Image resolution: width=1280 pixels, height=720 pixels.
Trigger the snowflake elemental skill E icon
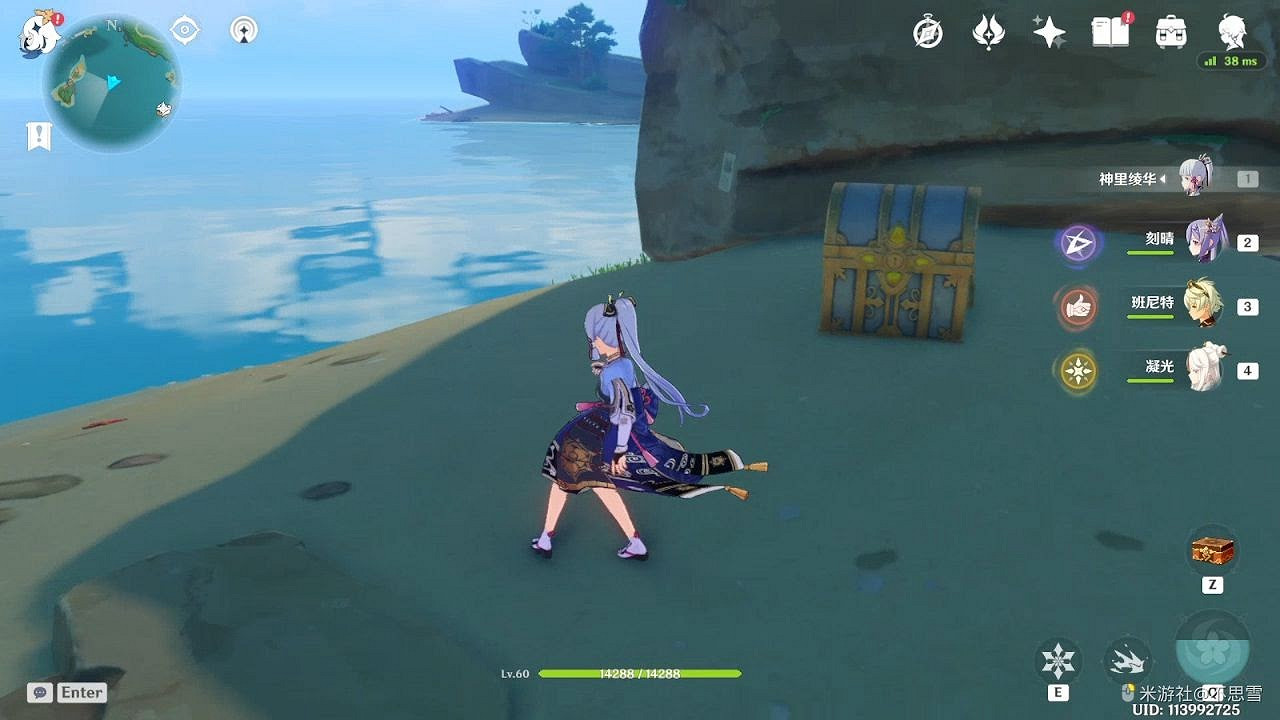[1057, 660]
